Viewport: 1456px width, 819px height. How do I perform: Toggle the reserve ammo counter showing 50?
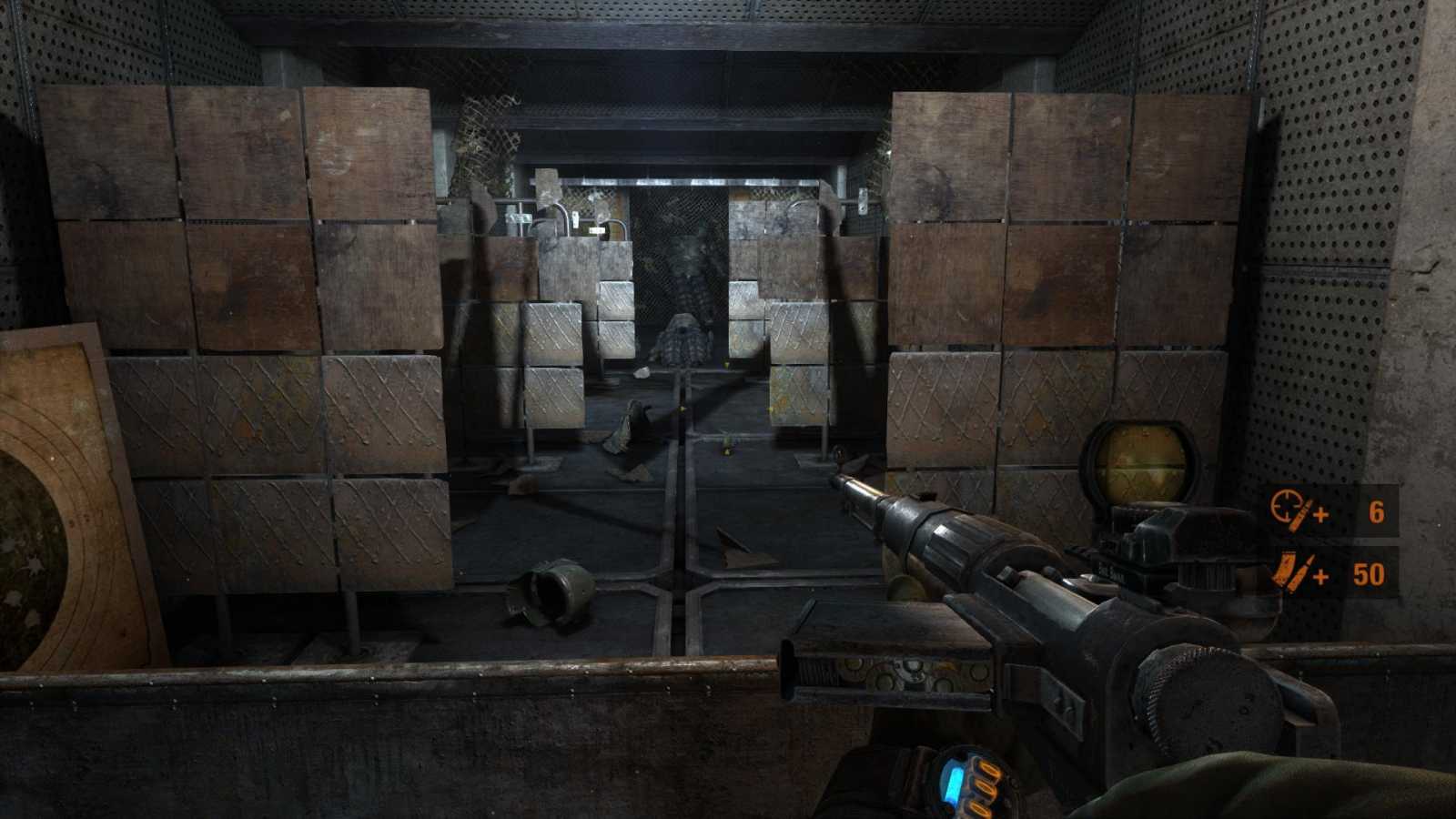pyautogui.click(x=1370, y=575)
